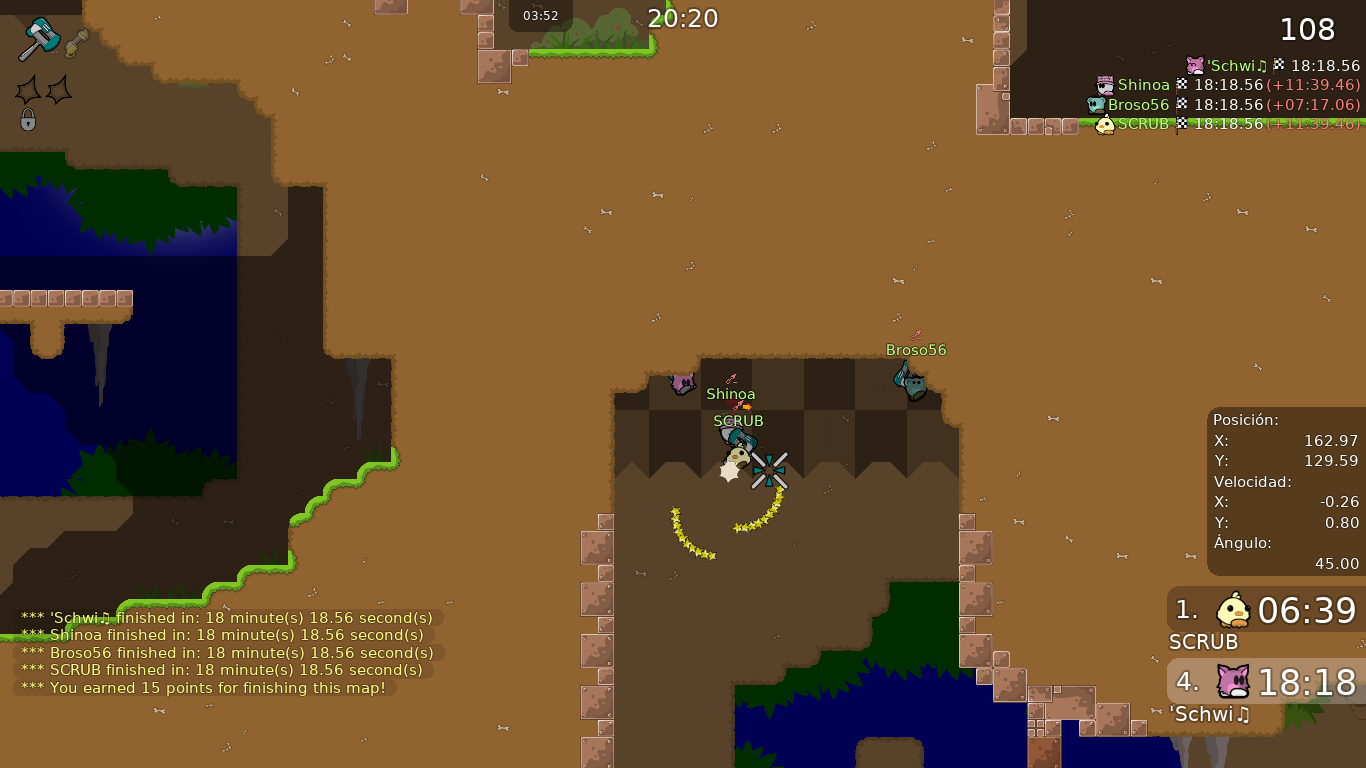
Task: Click the pistol weapon icon beside the hammer
Action: coord(77,43)
